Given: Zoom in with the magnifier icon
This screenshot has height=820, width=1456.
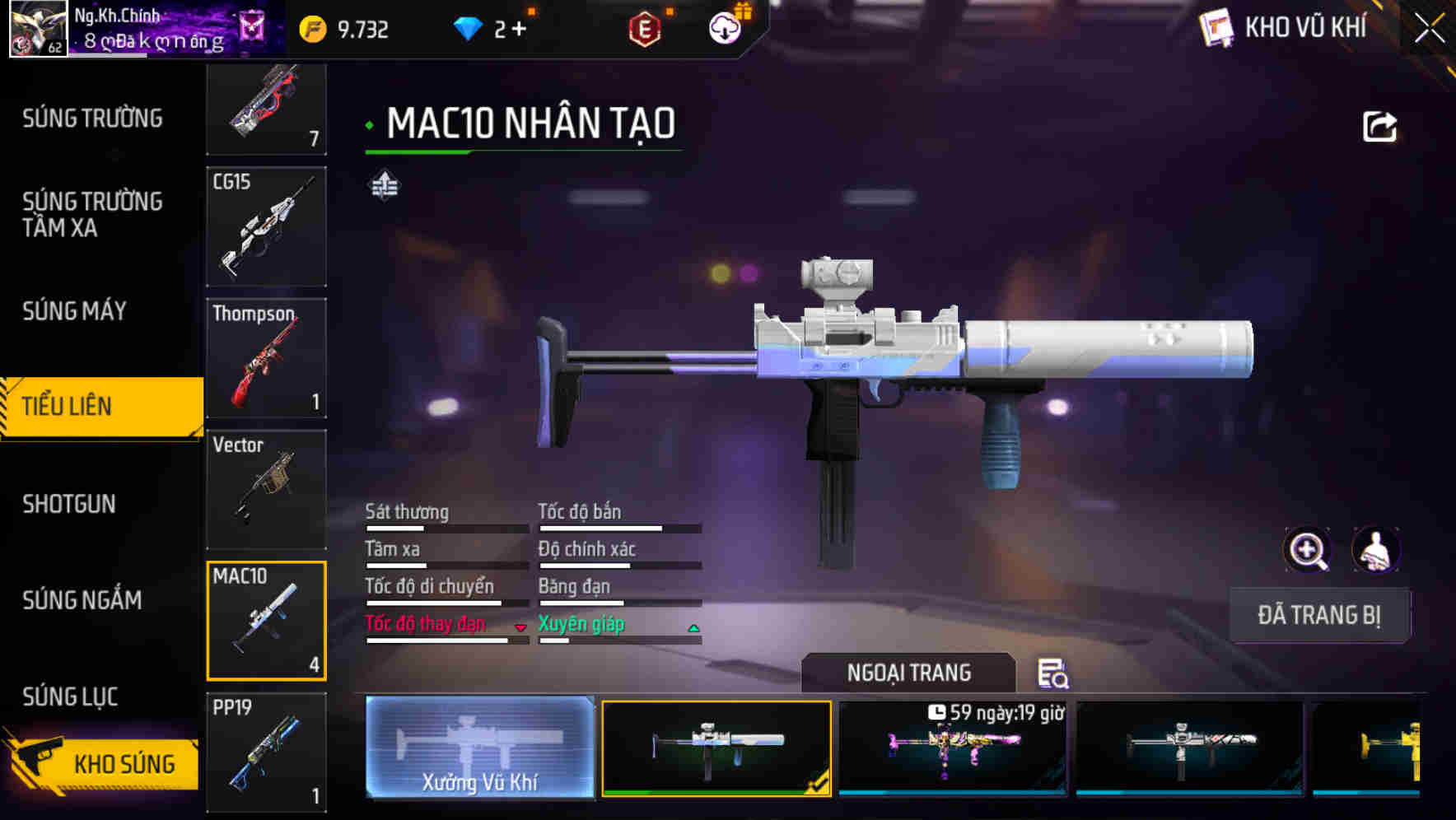Looking at the screenshot, I should (x=1307, y=550).
